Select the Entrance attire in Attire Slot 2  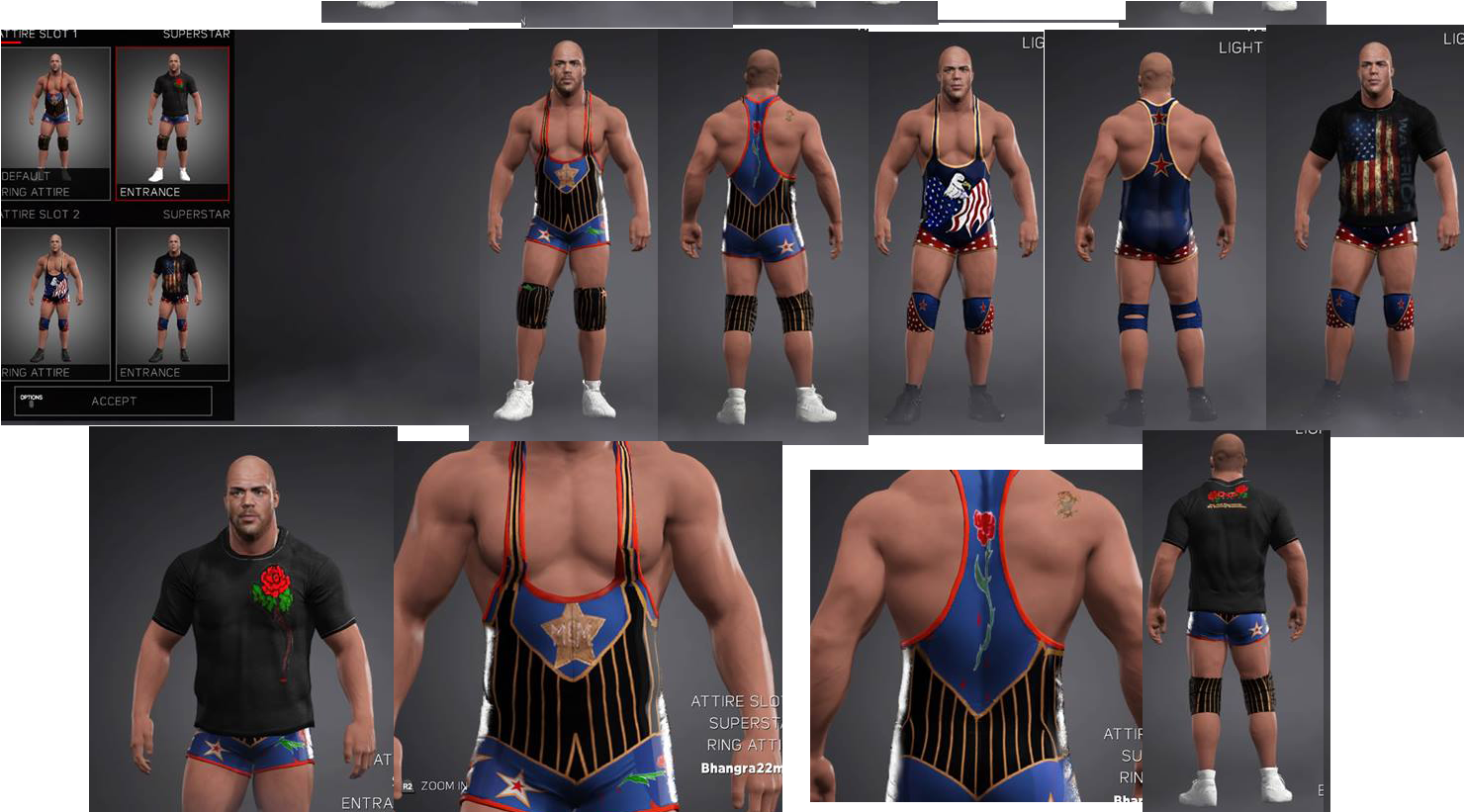(x=172, y=303)
